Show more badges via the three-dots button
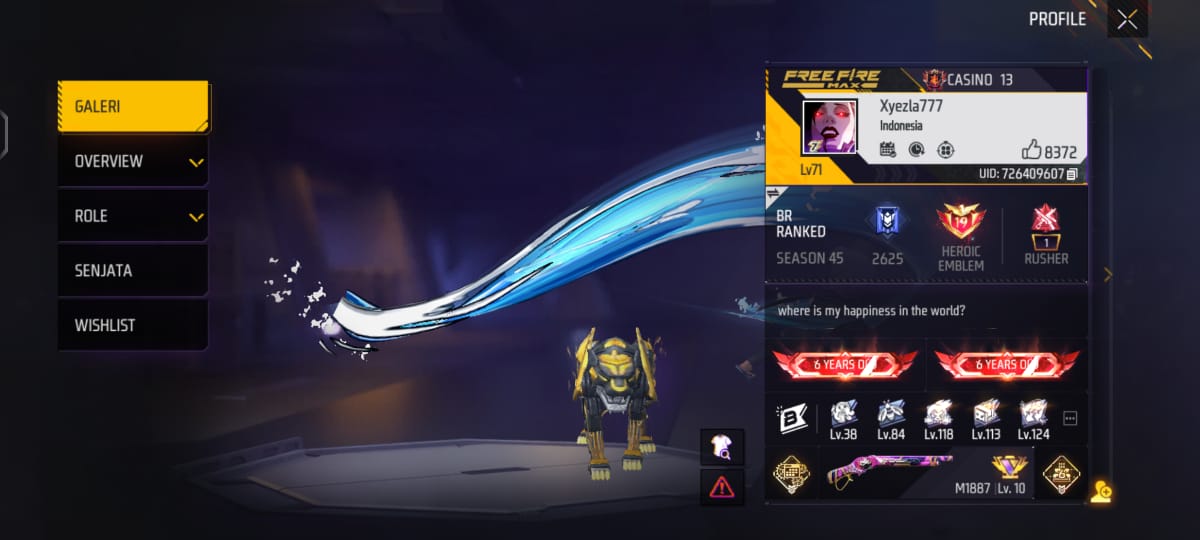Screen dimensions: 1200x540 click(1070, 418)
